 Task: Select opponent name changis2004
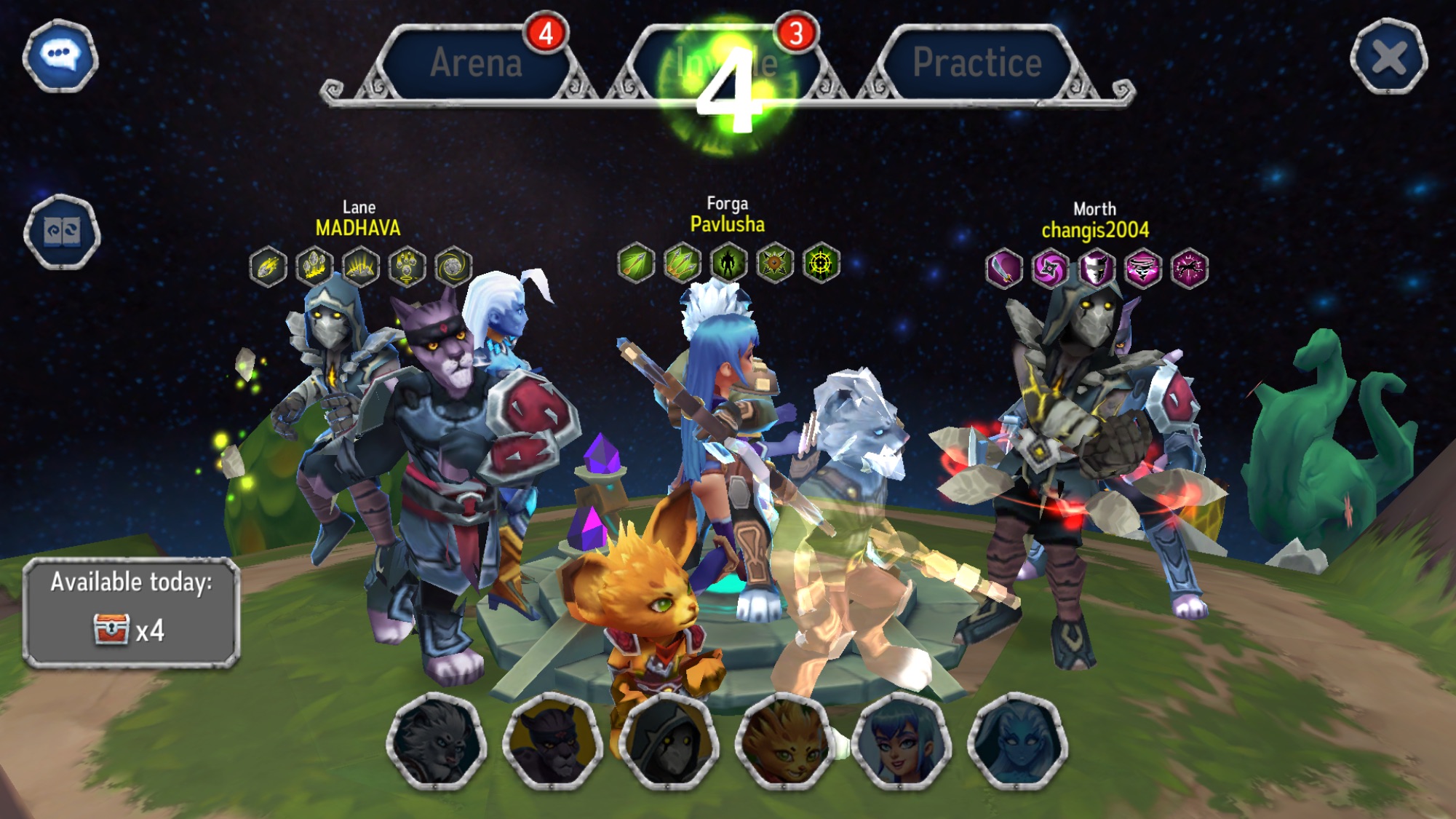(1095, 230)
